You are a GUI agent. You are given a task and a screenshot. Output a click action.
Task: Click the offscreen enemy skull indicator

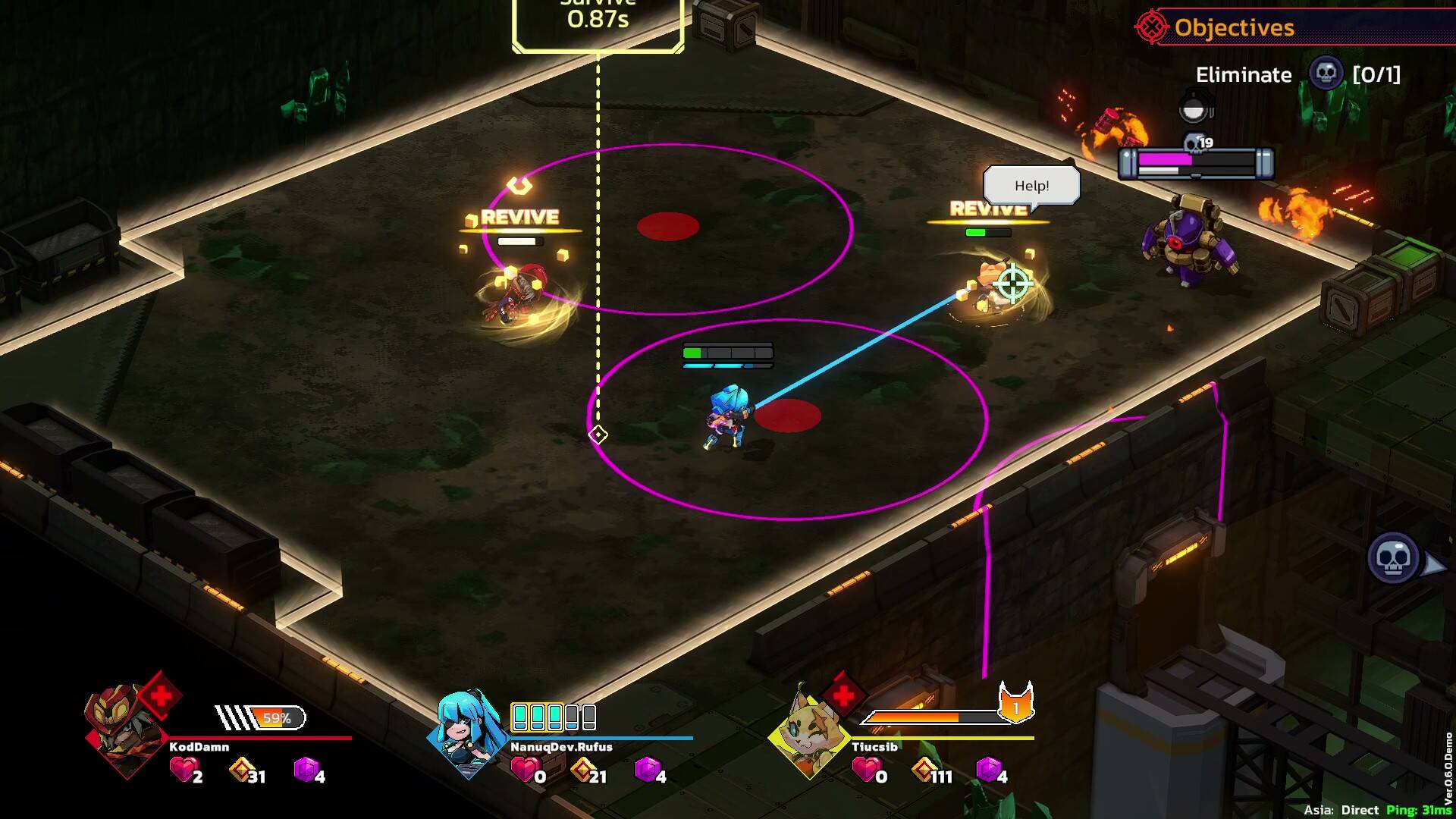(x=1393, y=559)
